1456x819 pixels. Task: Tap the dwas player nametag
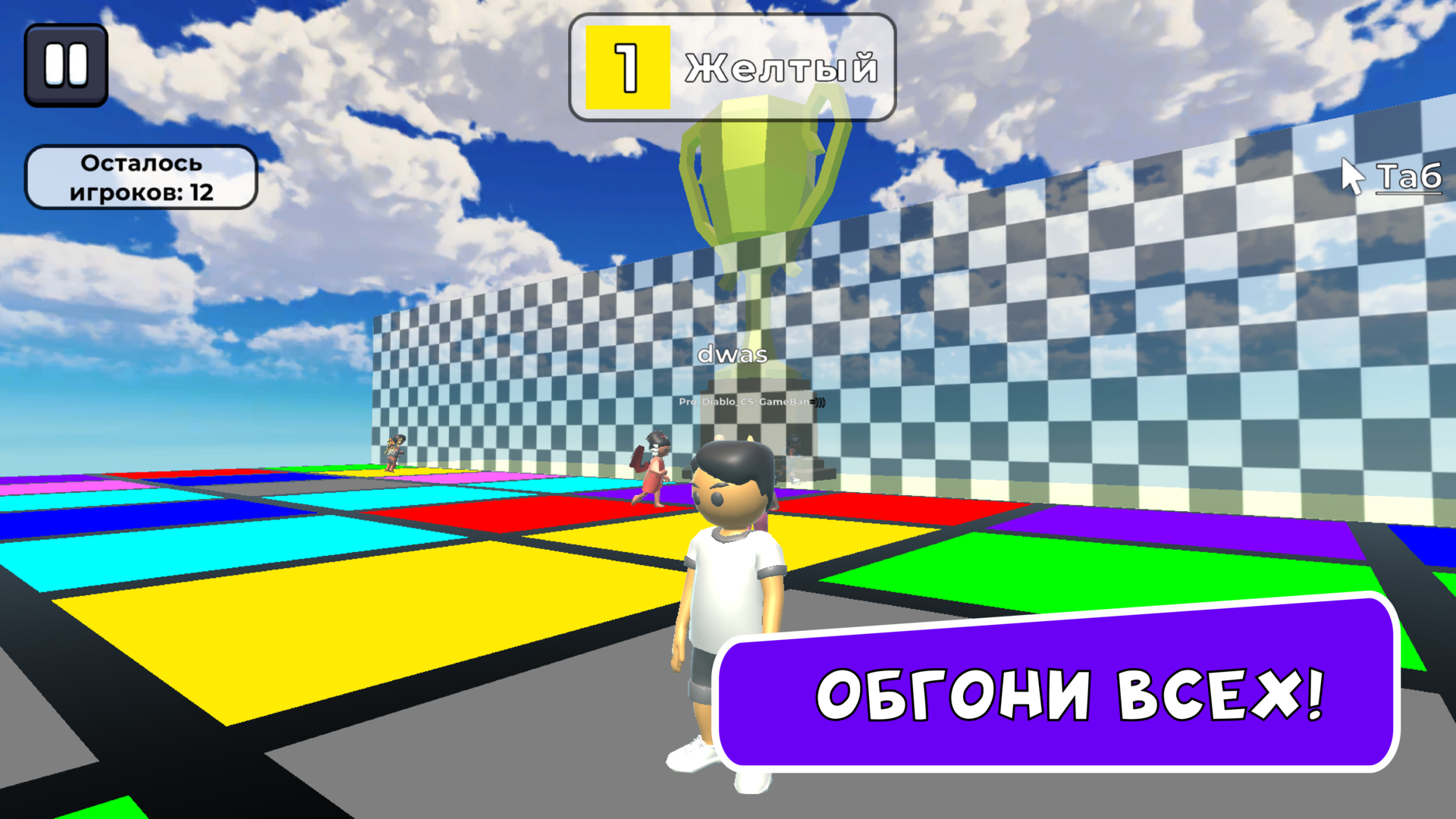coord(733,353)
